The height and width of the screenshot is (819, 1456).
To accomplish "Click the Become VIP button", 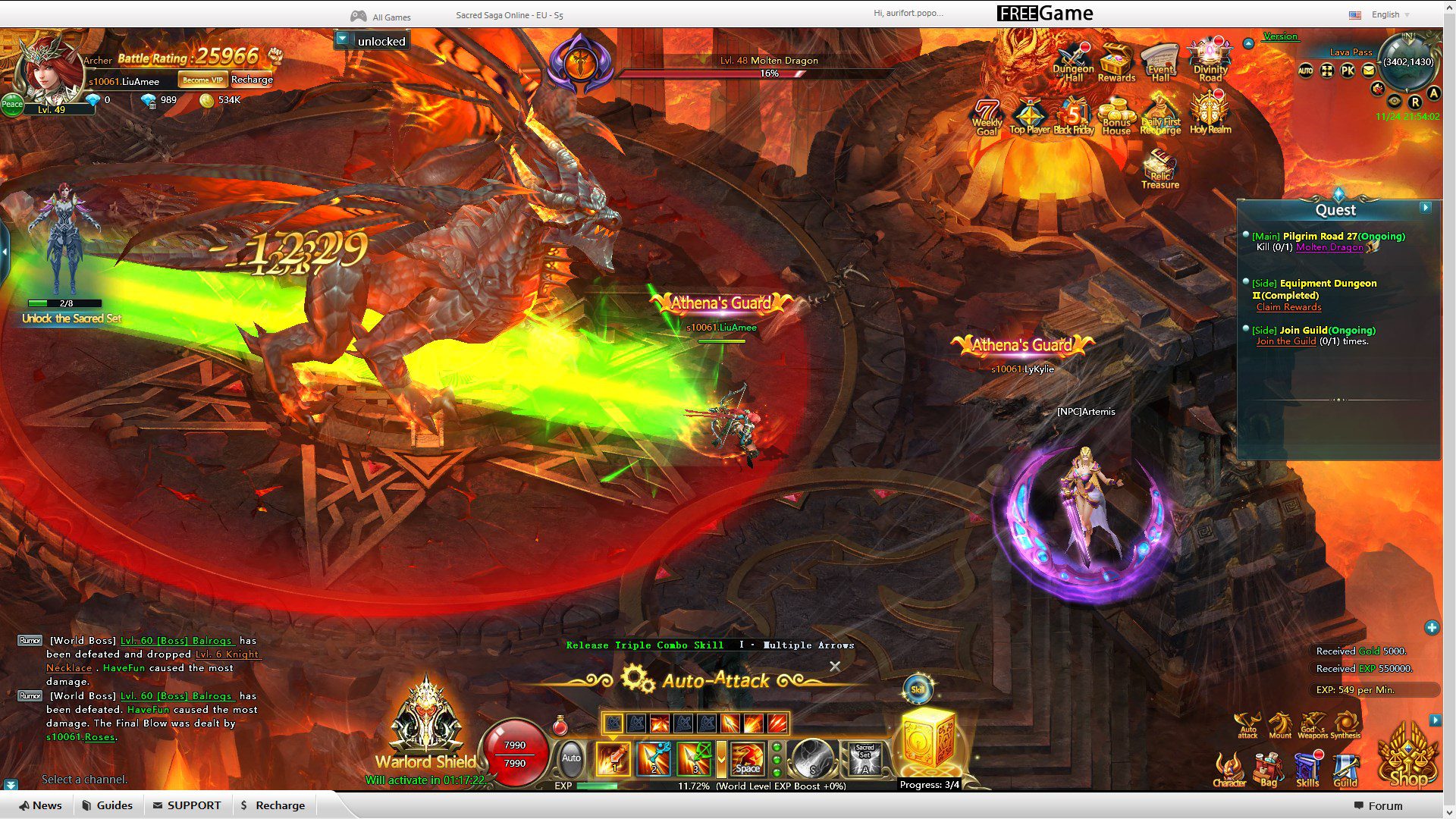I will tap(202, 78).
